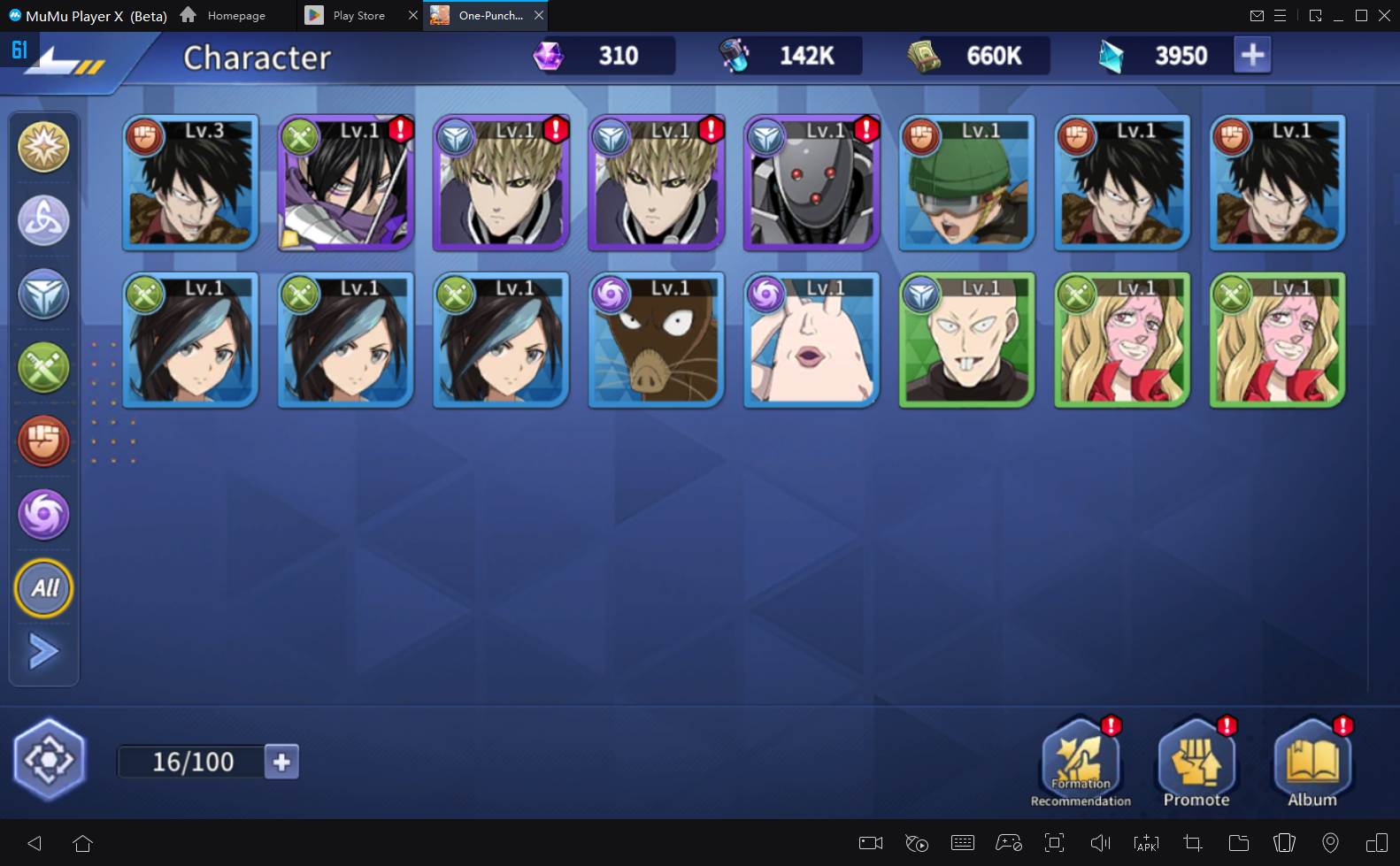Choose the pink rabbit-like character card
The height and width of the screenshot is (866, 1400).
click(x=812, y=341)
